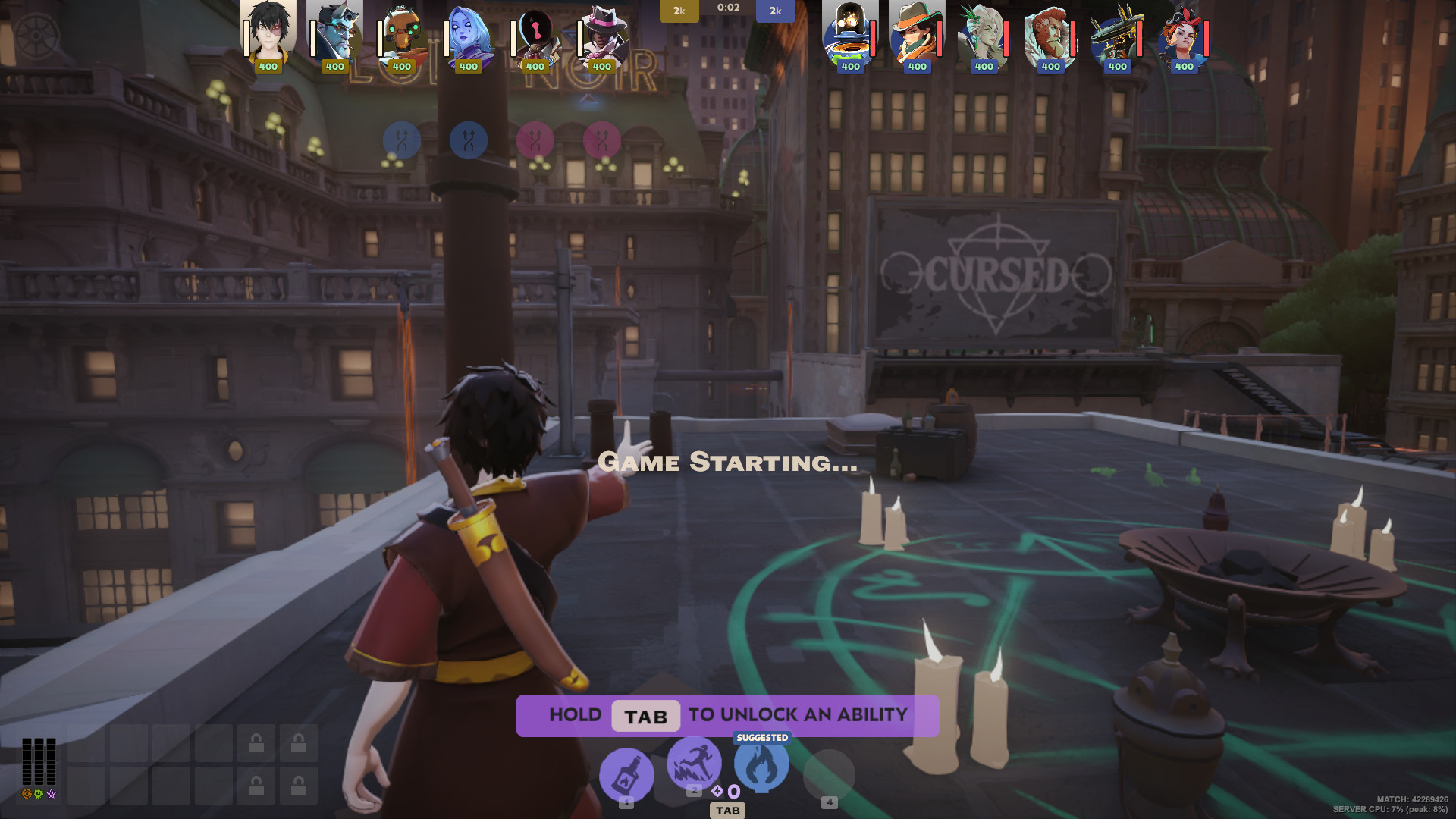1456x819 pixels.
Task: Open the ability unlock menu via TAB button
Action: tap(728, 811)
